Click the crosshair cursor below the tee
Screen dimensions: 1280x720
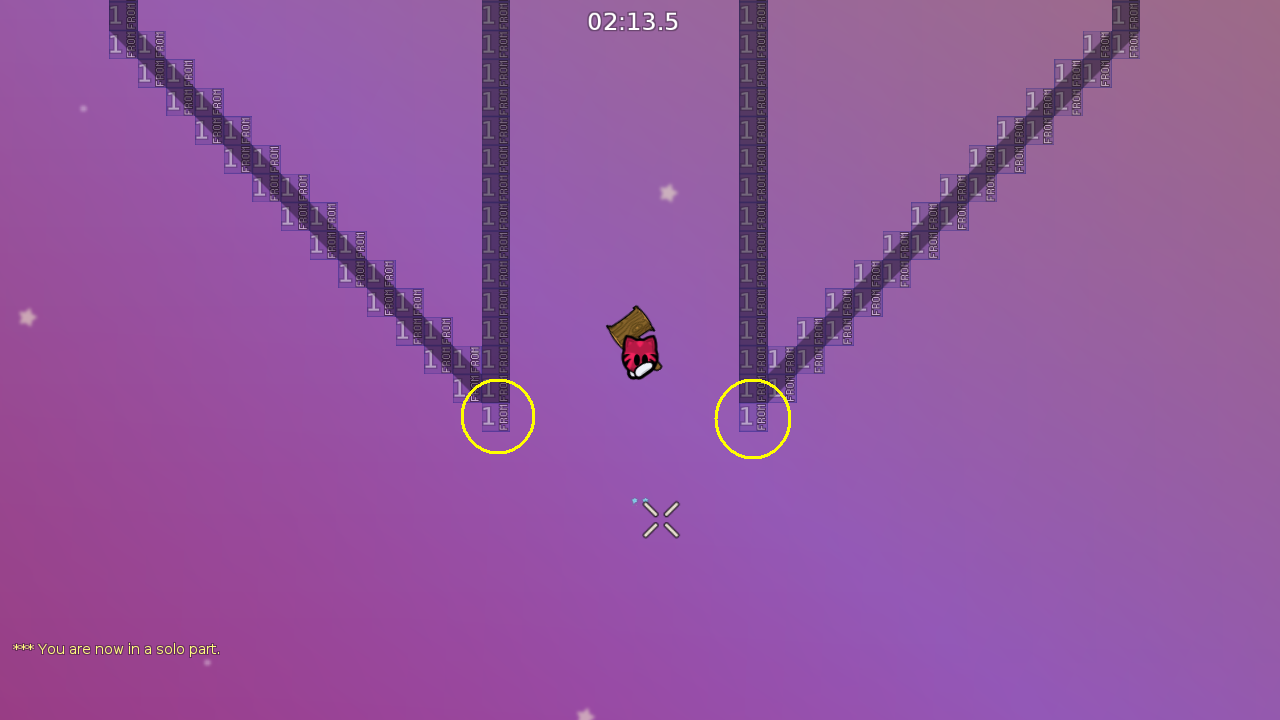[x=659, y=518]
